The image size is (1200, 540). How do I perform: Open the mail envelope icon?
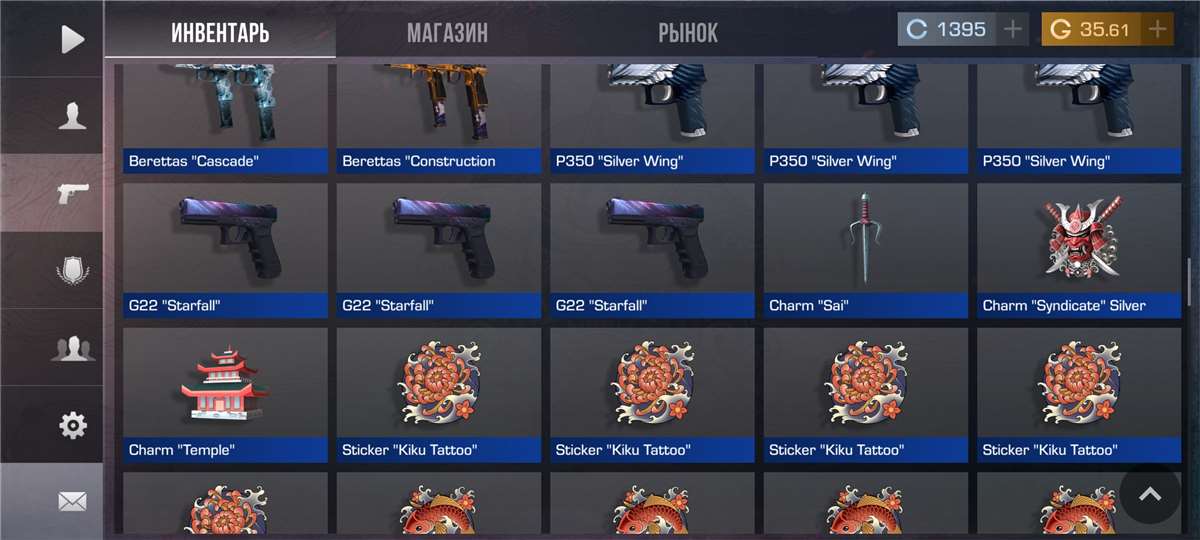(x=72, y=502)
